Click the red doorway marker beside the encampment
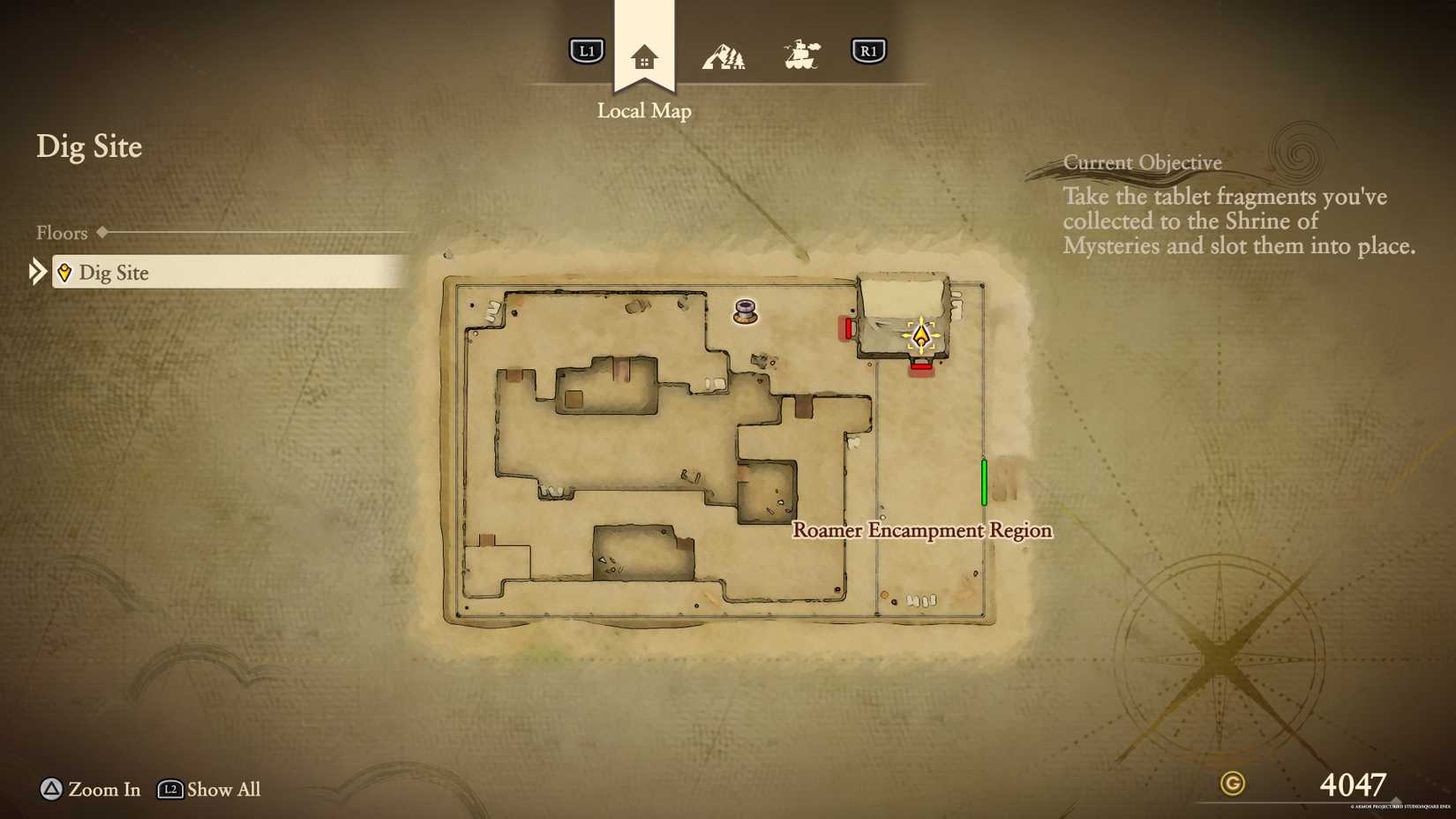1456x819 pixels. (x=848, y=328)
